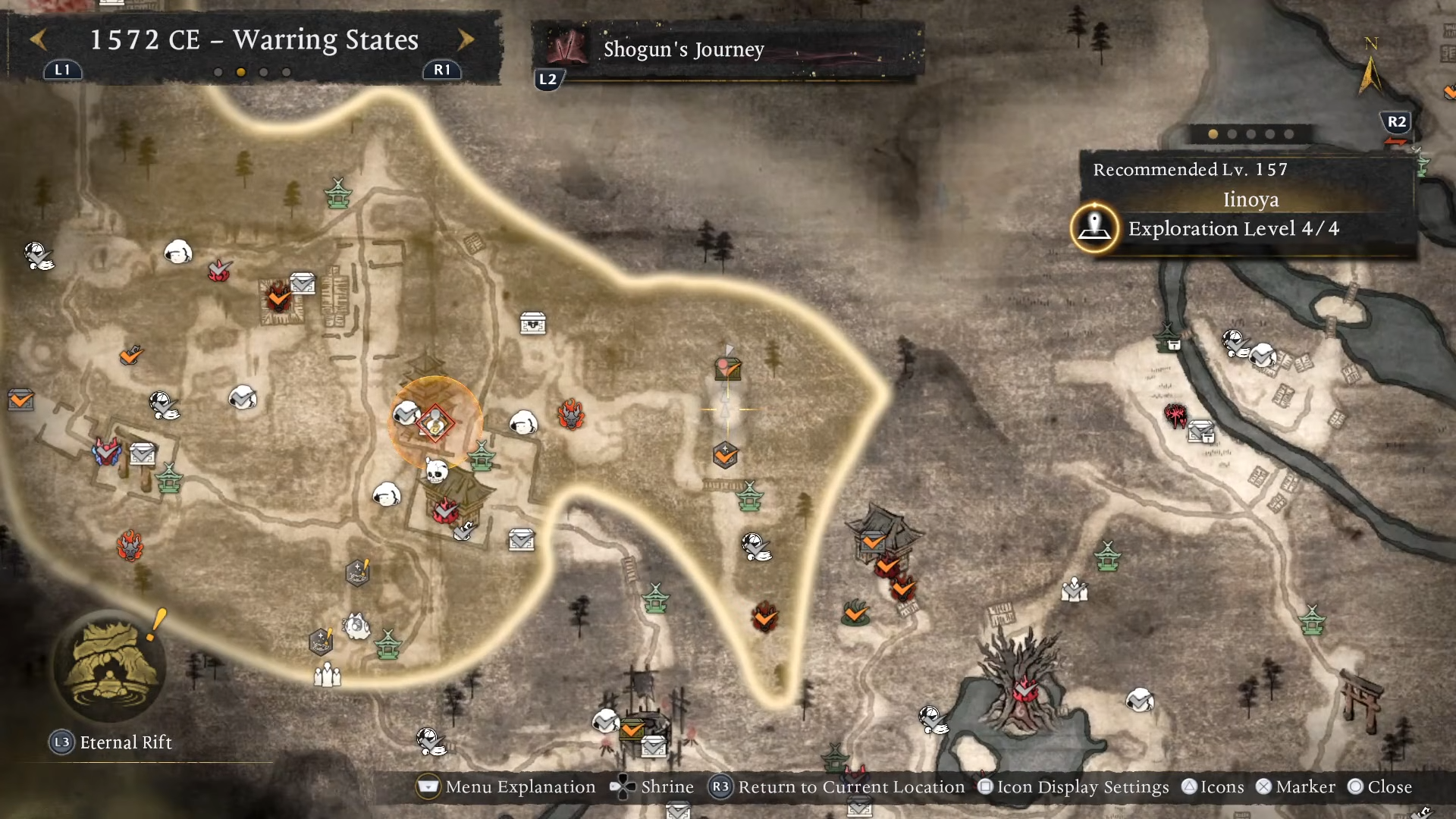Select the white cat spirit marker
The image size is (1456, 819).
(356, 626)
